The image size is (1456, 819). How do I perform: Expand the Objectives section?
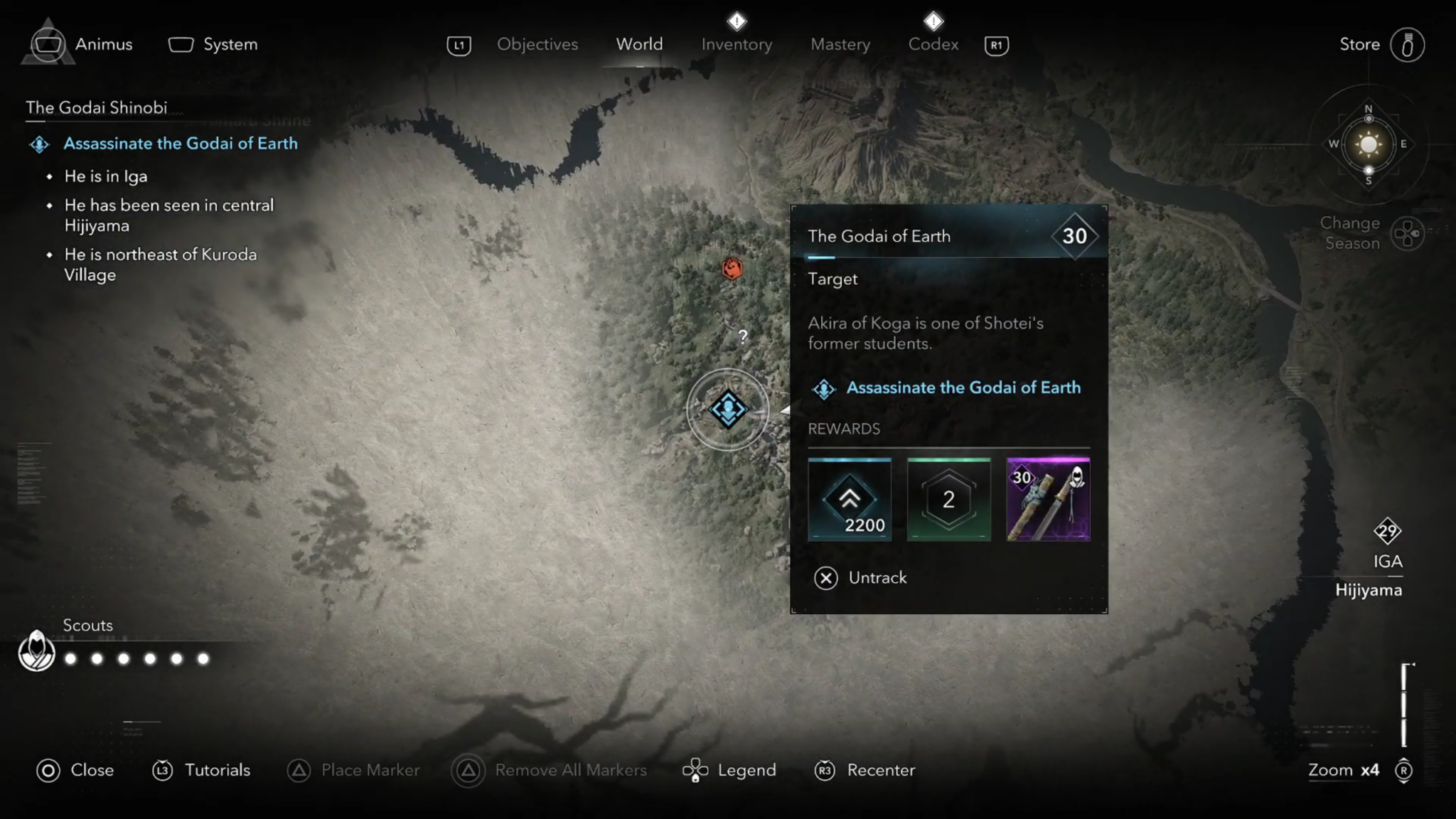coord(537,44)
